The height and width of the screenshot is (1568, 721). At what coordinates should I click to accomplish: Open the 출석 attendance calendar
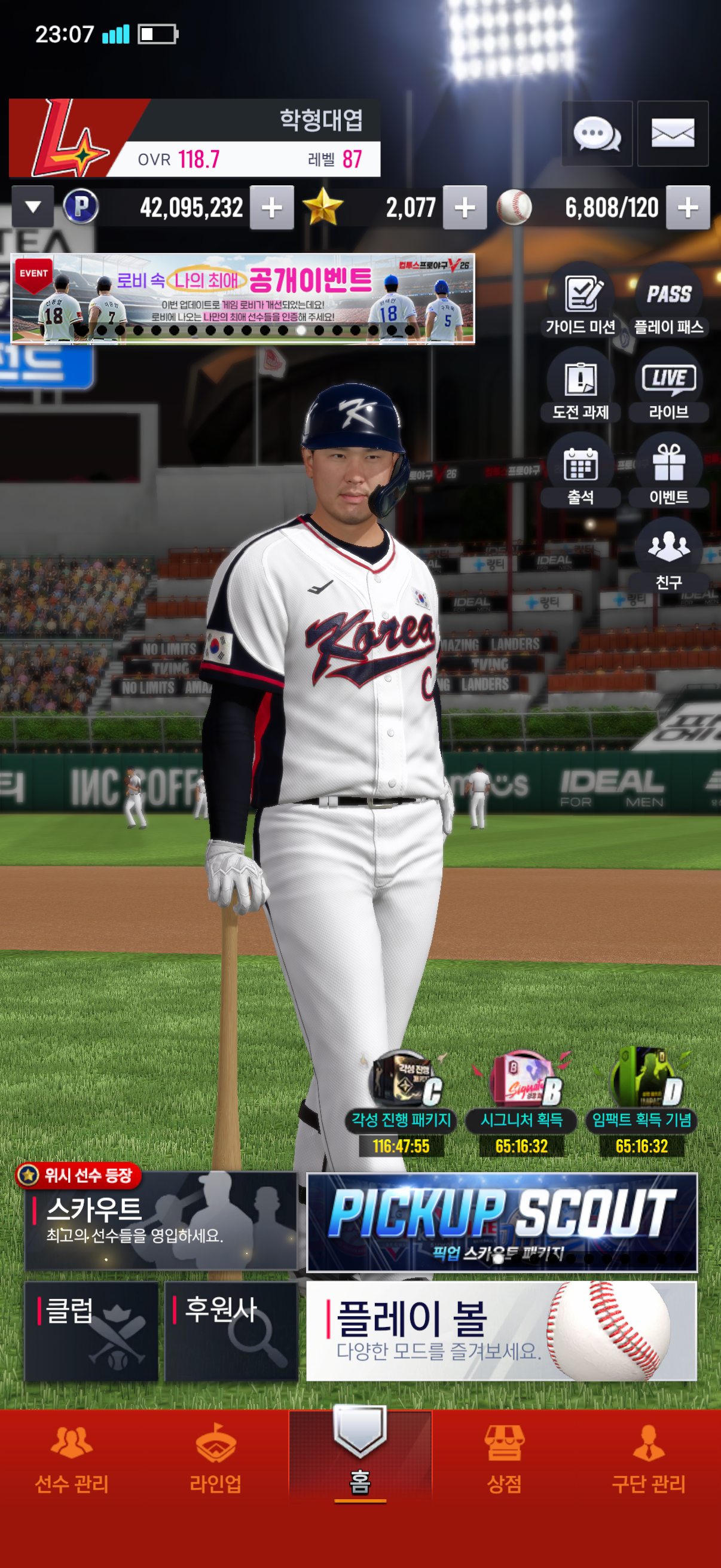point(581,472)
